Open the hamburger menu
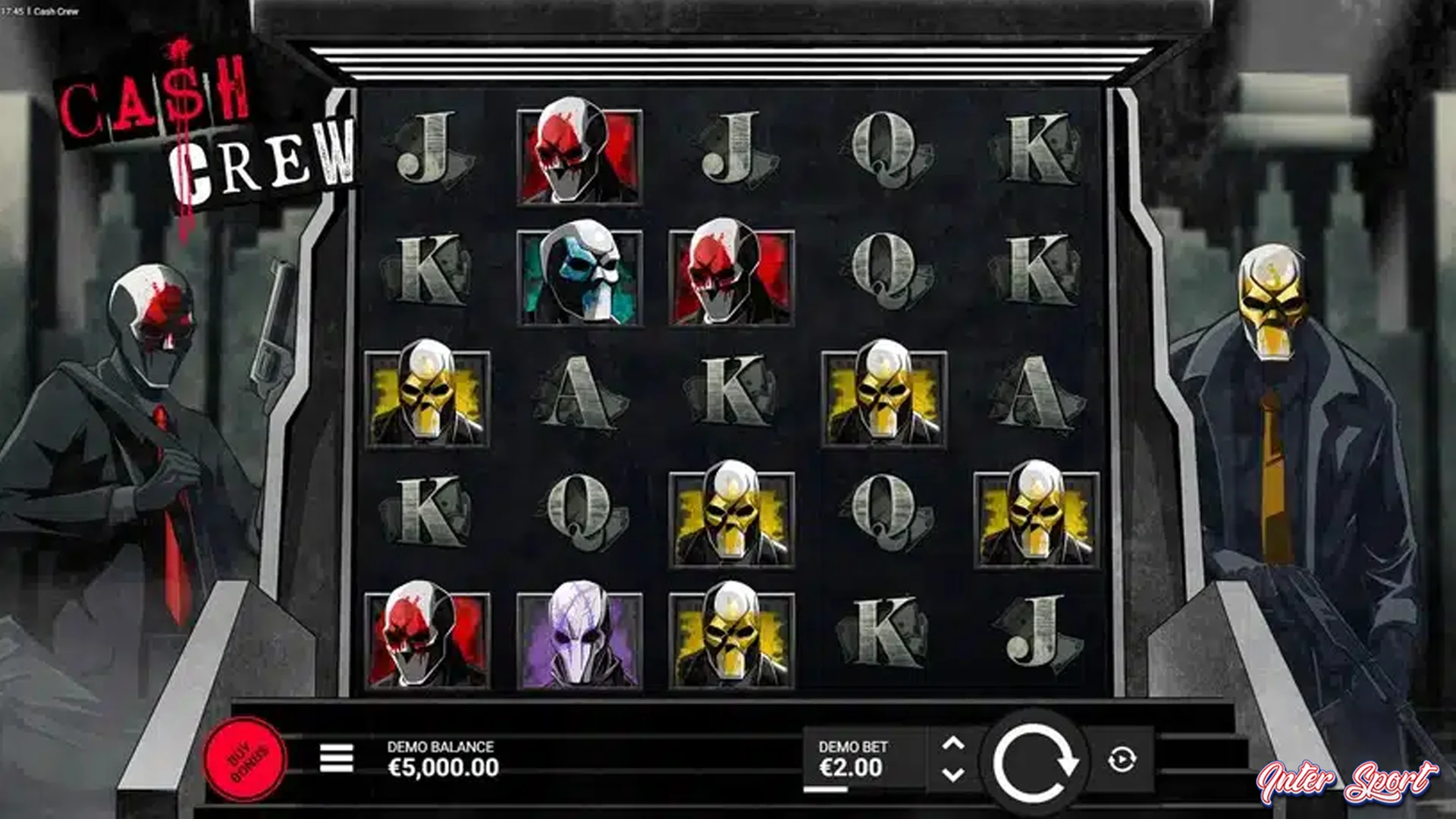Image resolution: width=1456 pixels, height=819 pixels. [337, 758]
